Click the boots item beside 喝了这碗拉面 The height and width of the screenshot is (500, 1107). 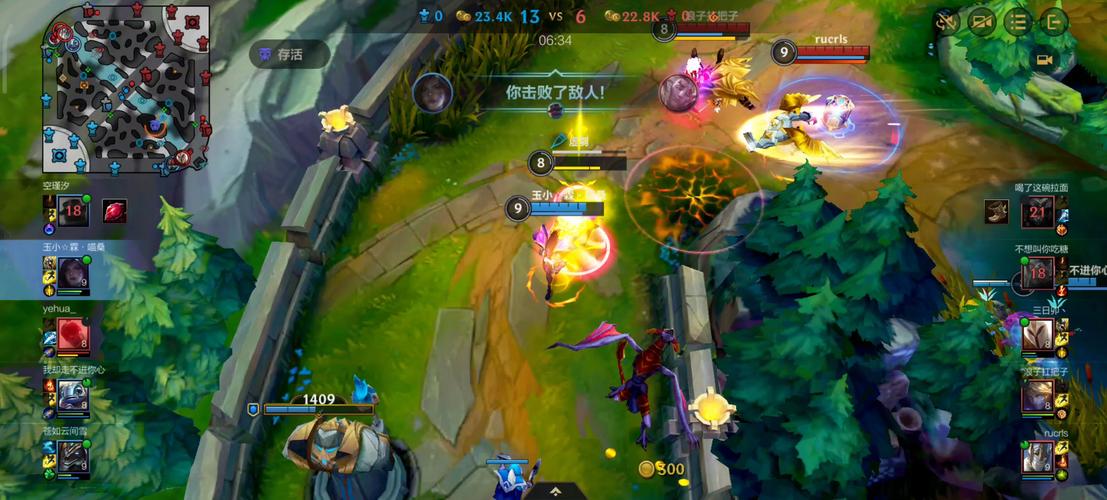[x=996, y=211]
